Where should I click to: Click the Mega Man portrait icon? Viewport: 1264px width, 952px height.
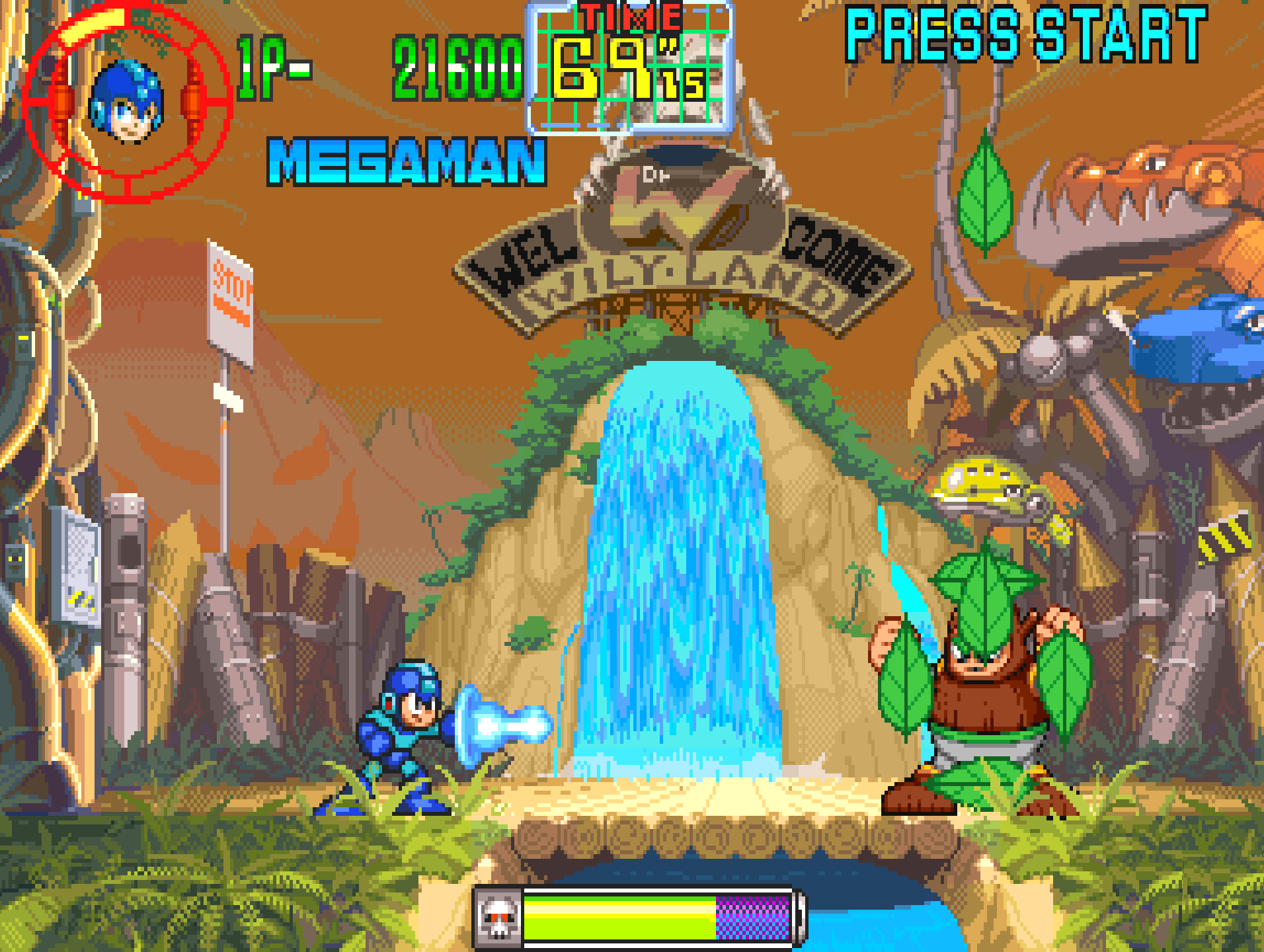(x=126, y=101)
